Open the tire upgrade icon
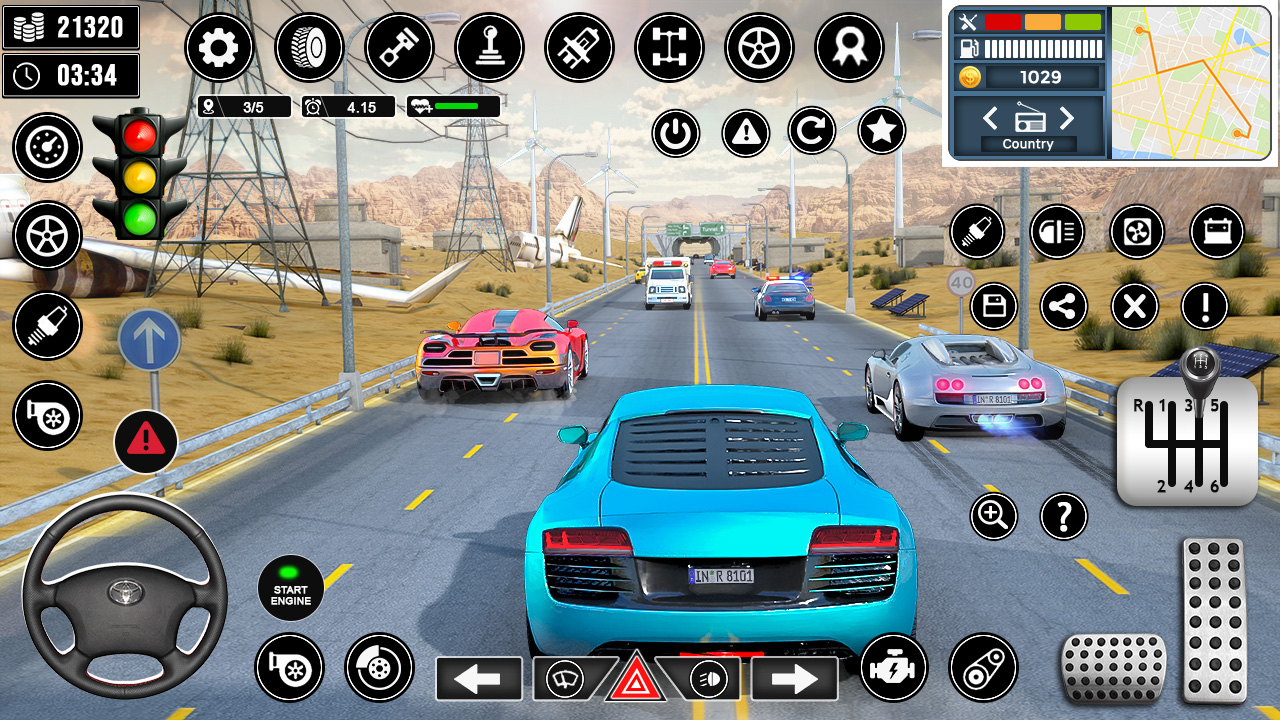The image size is (1280, 720). click(x=309, y=47)
